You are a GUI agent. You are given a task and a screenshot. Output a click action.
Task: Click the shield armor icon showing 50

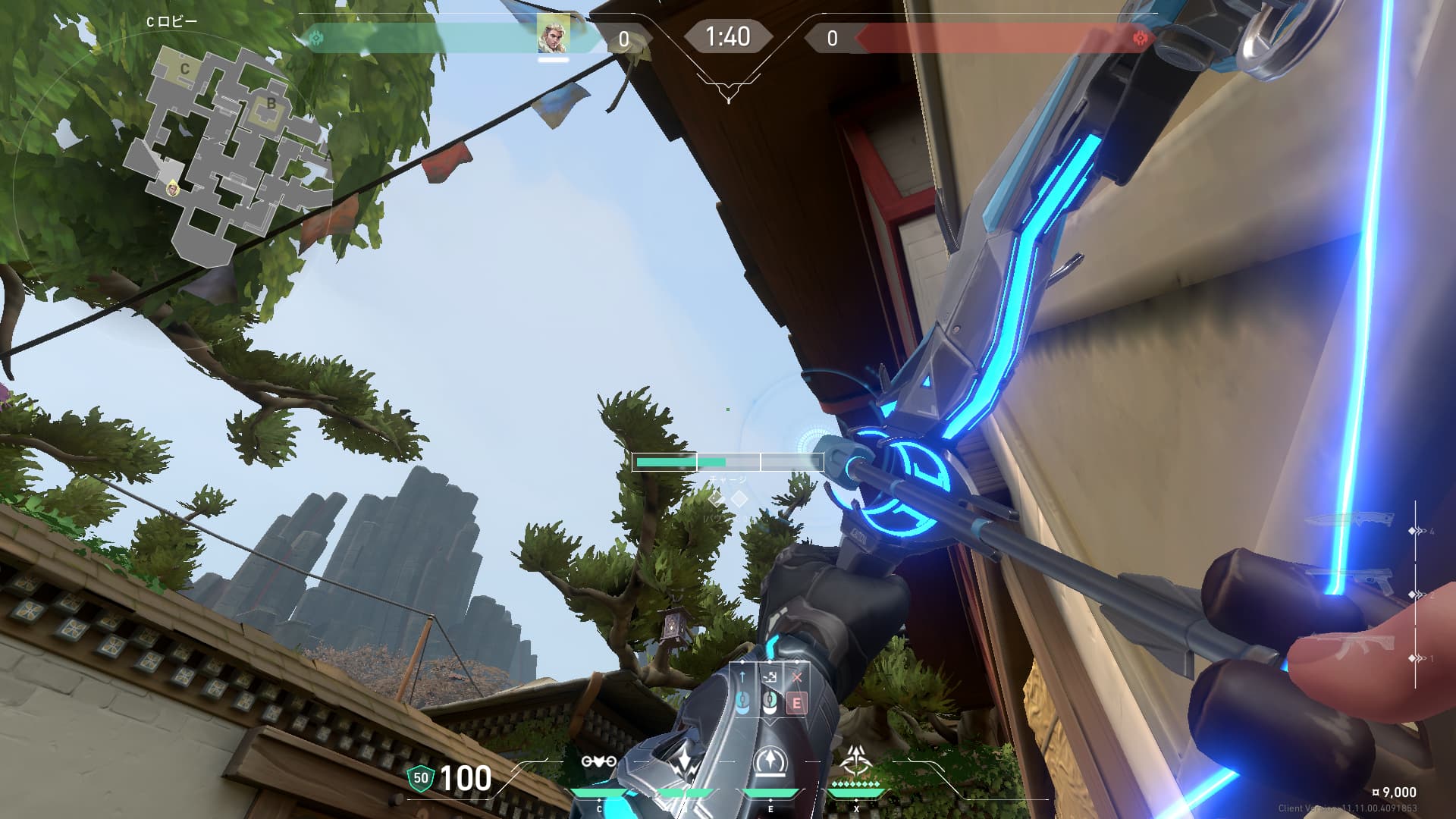(x=421, y=777)
